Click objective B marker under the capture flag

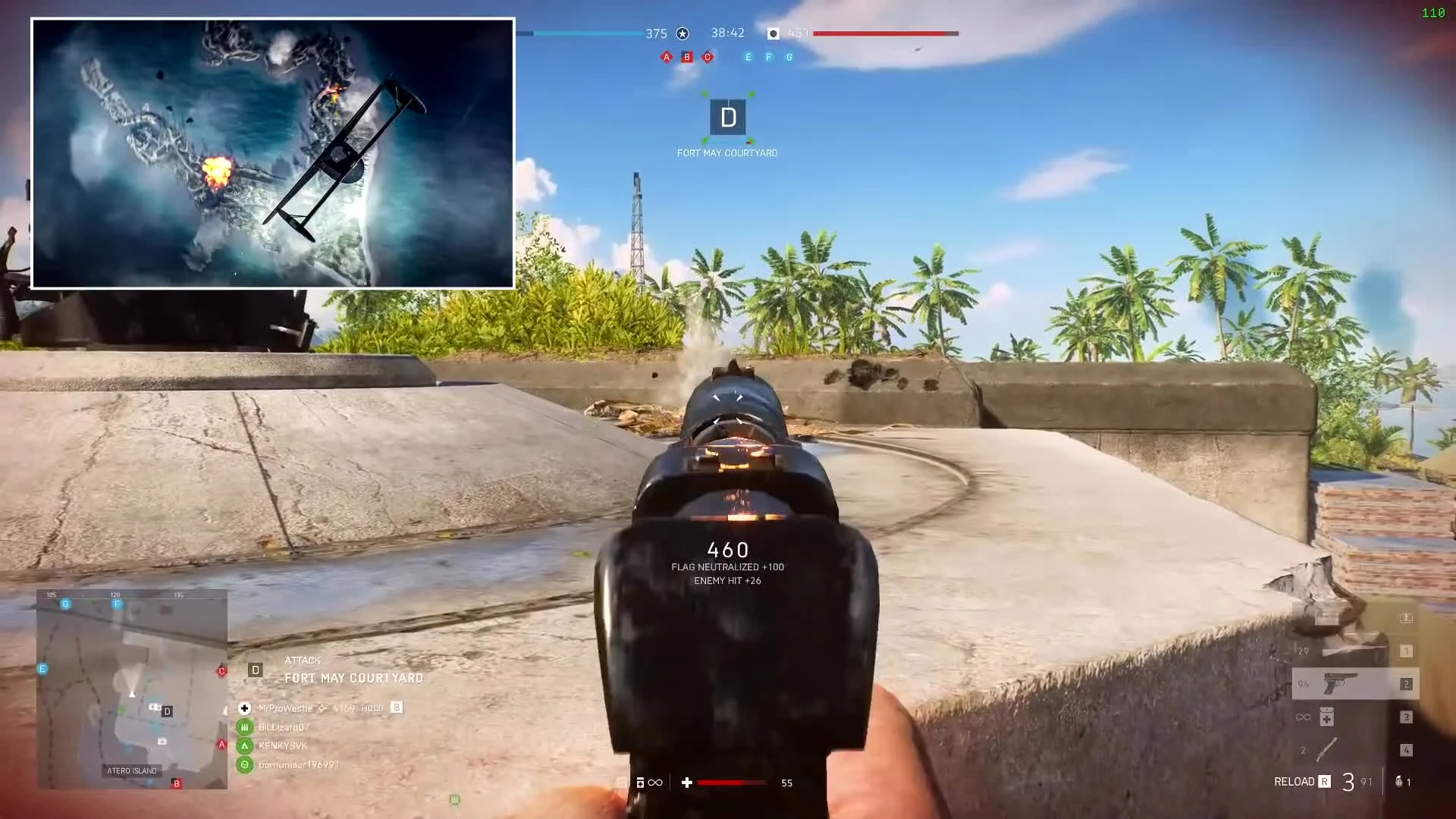[x=686, y=56]
